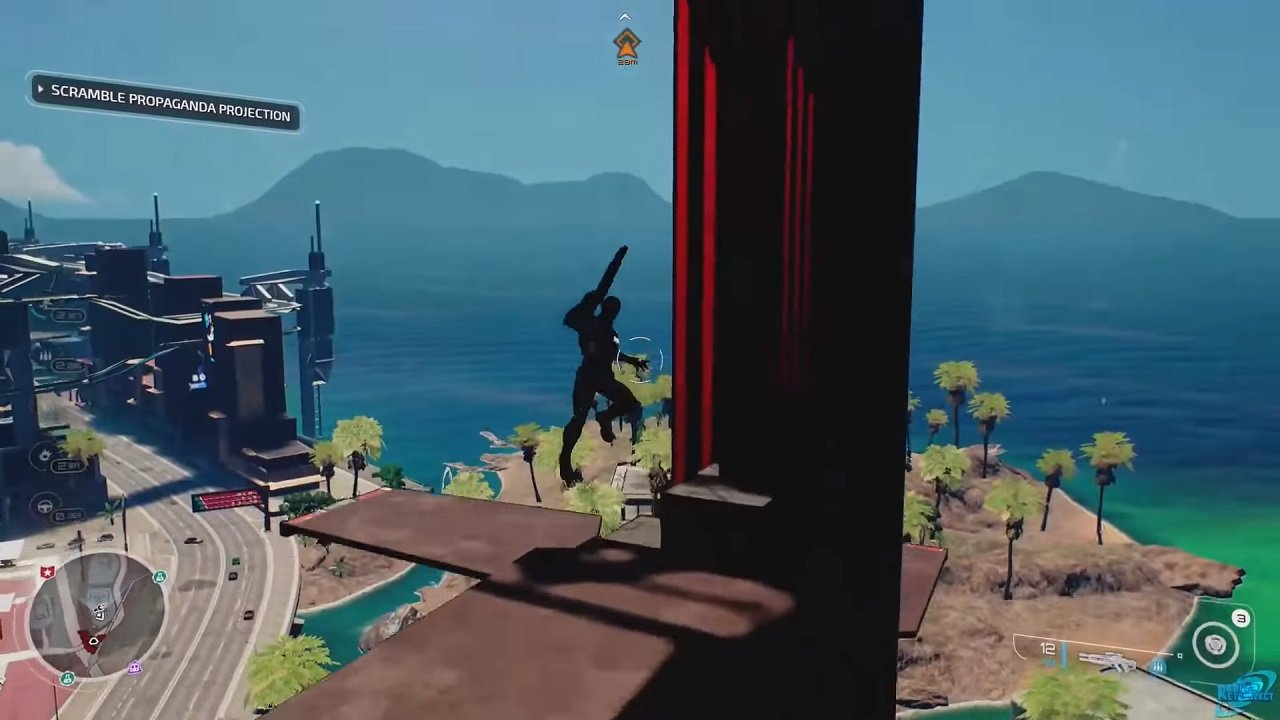
Task: Click the triple-flame fire mode icon beside the weapon
Action: pos(1159,667)
